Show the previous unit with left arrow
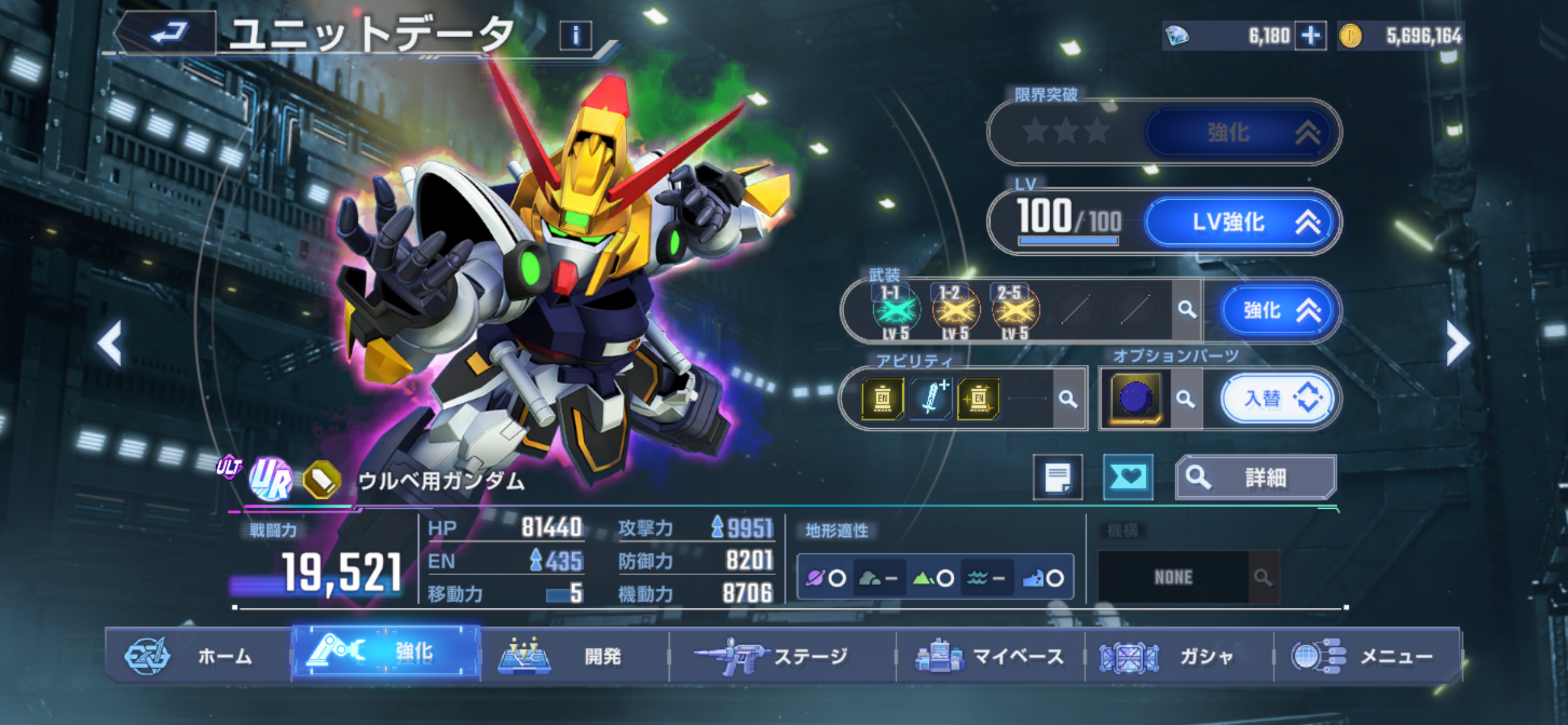 (x=111, y=344)
